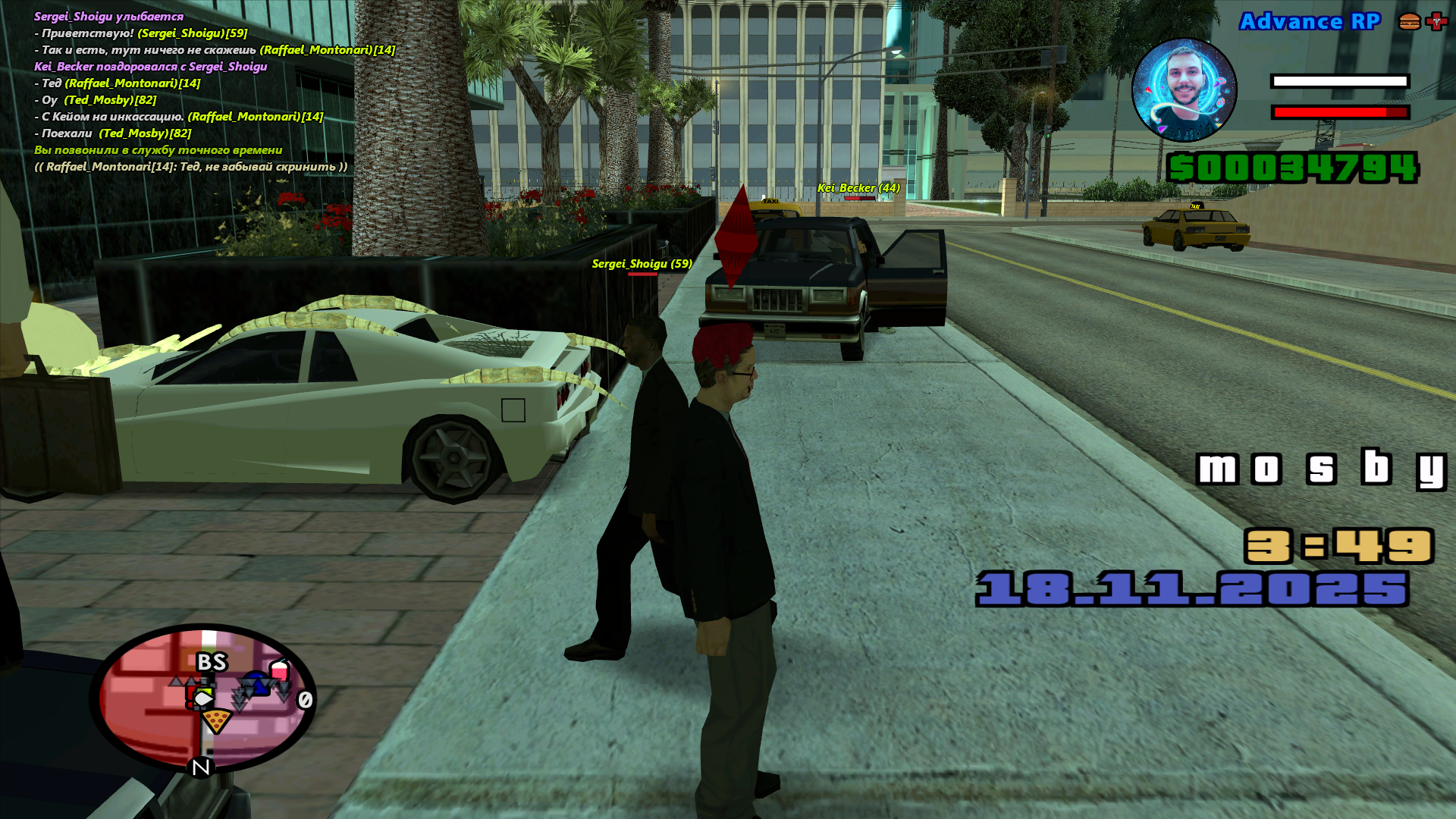Select the pizza slice blip on the minimap
The width and height of the screenshot is (1456, 819).
217,721
